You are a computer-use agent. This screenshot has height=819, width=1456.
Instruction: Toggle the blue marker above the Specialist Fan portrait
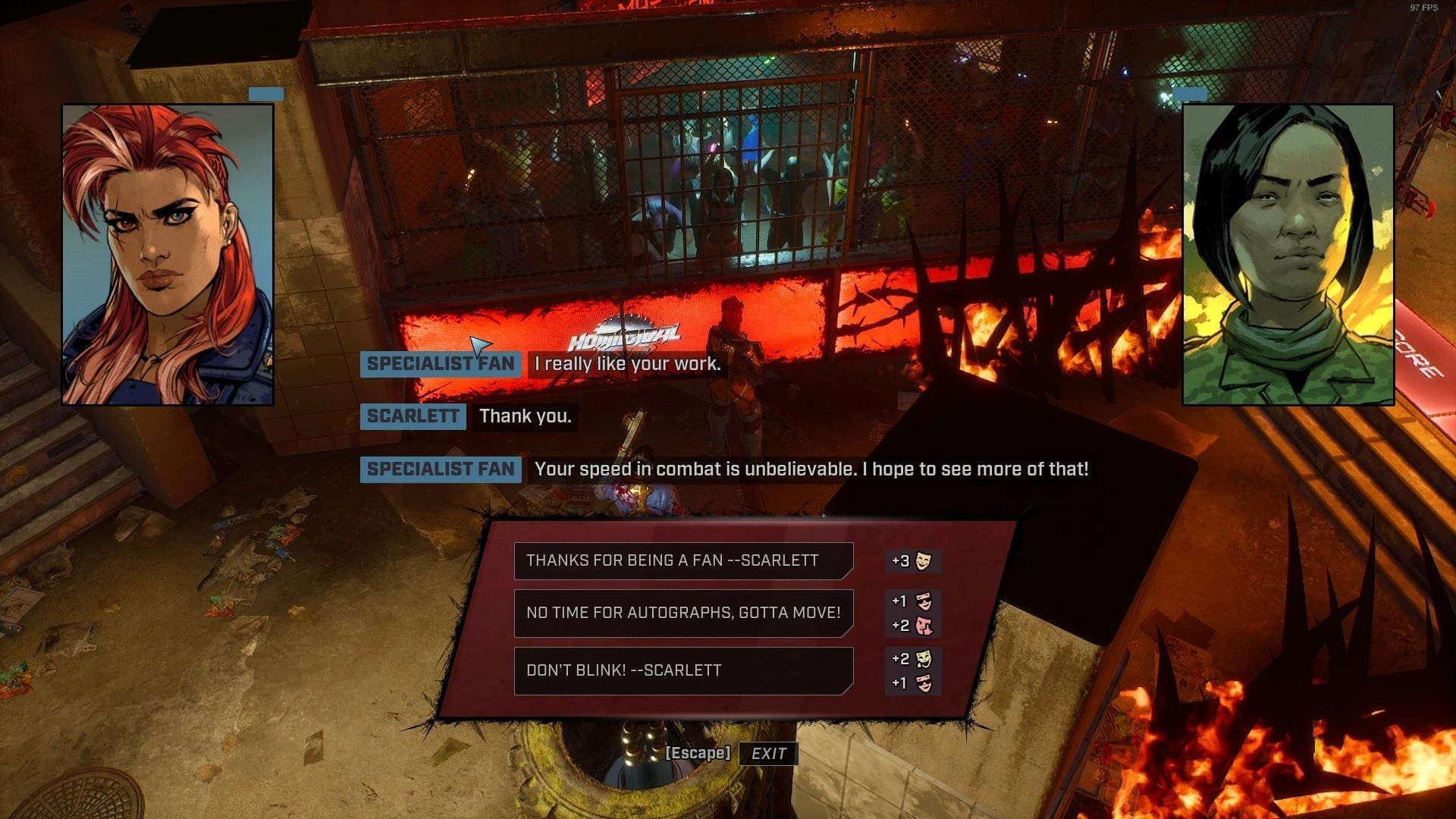click(x=1190, y=93)
